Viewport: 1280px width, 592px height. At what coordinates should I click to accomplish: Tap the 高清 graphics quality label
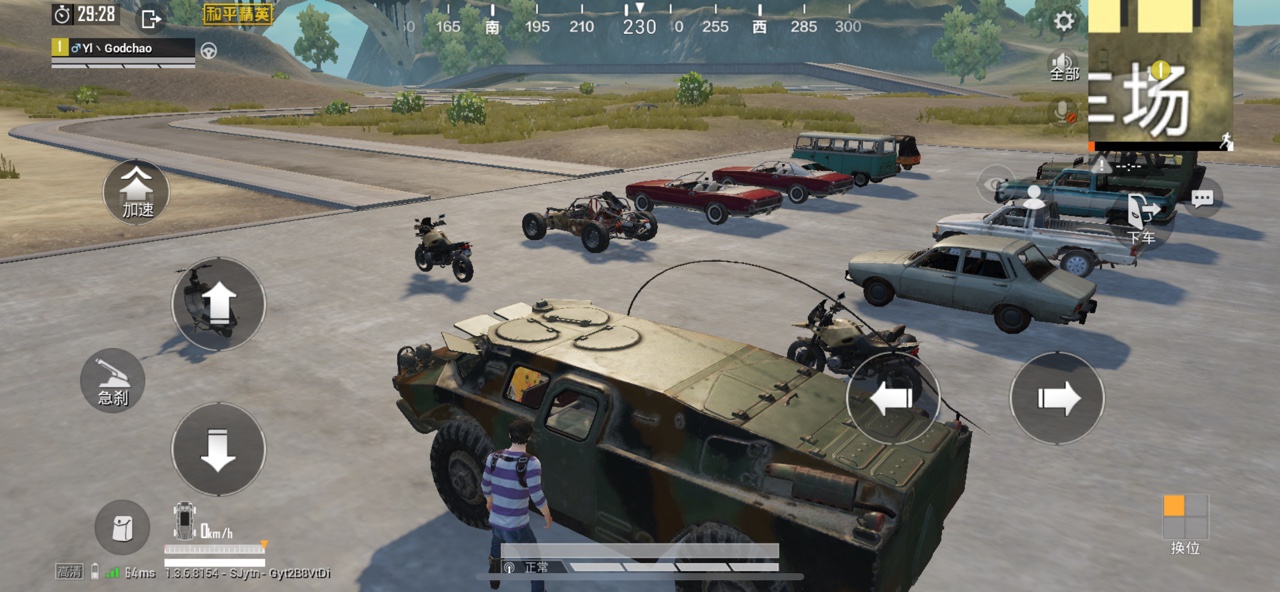69,572
